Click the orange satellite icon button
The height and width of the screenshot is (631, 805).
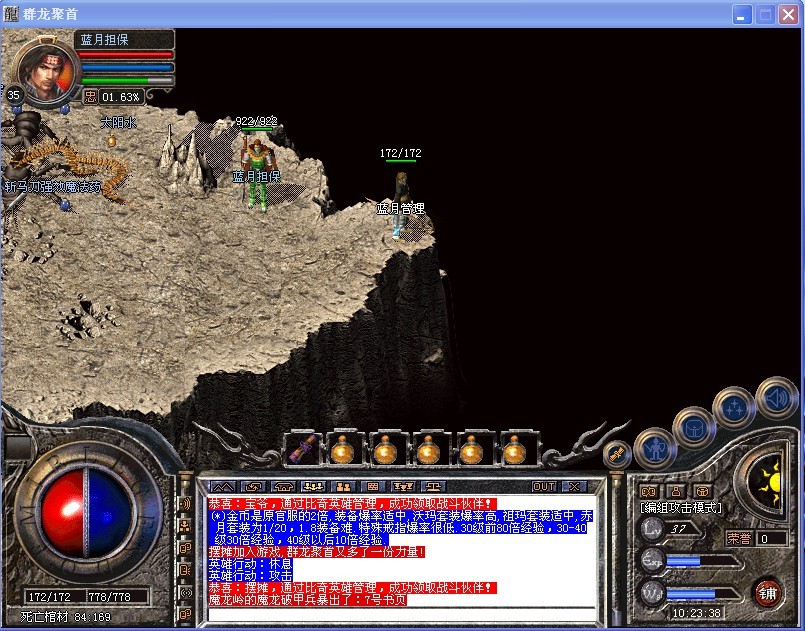618,453
